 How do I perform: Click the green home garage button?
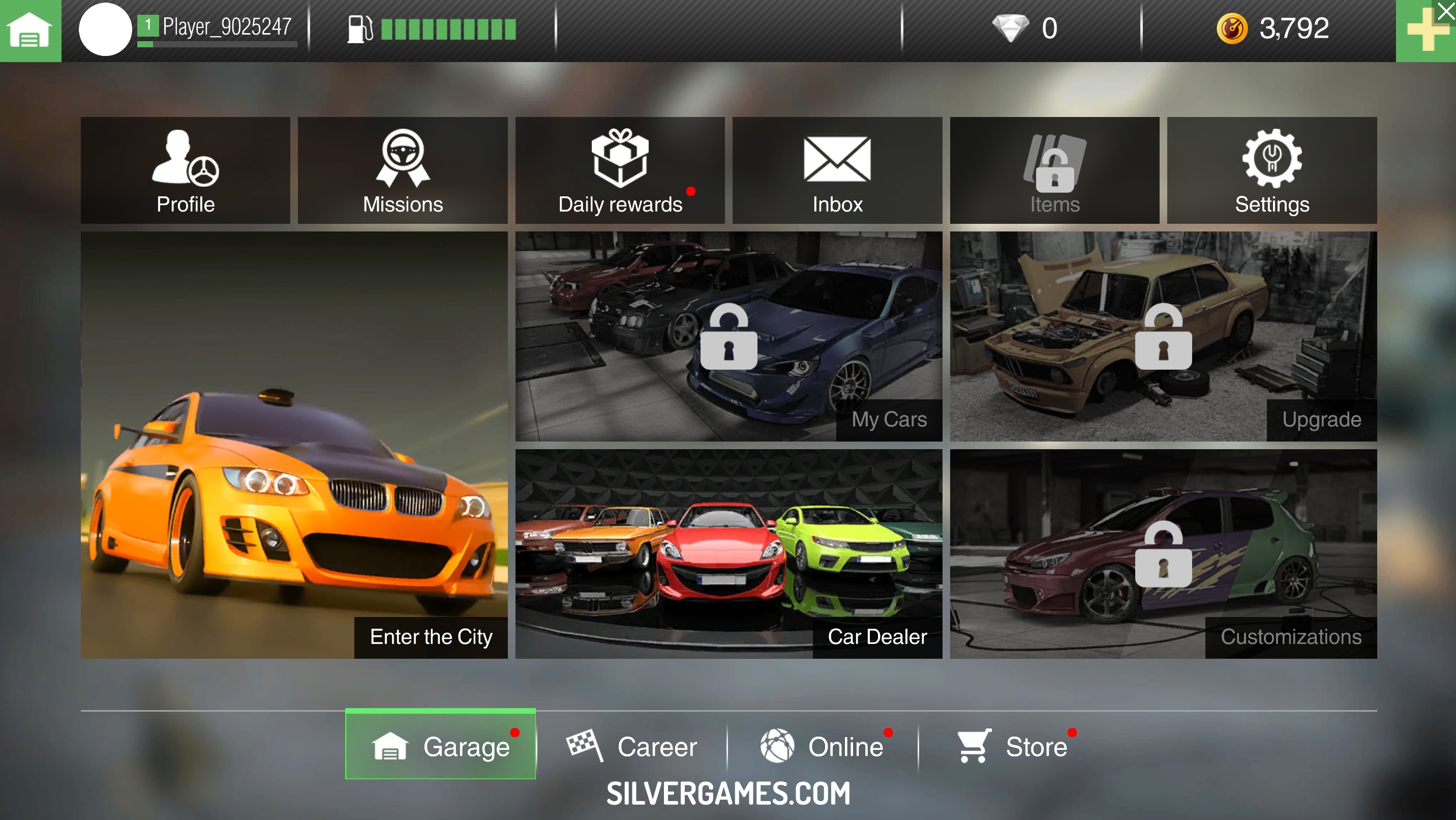(x=30, y=31)
